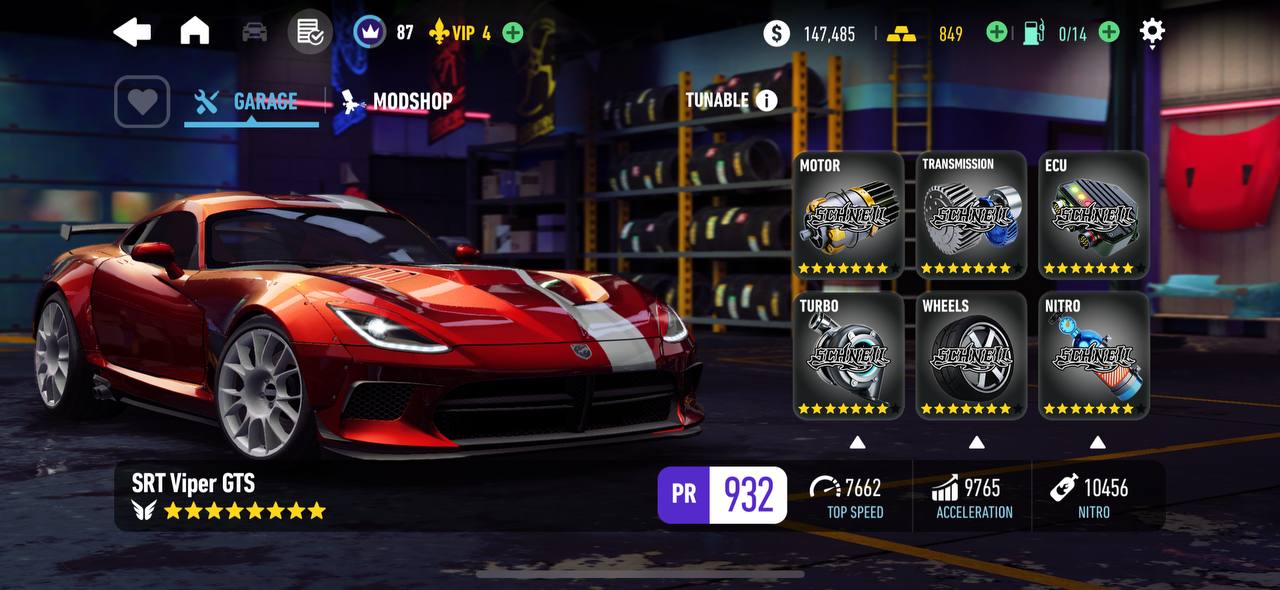This screenshot has height=590, width=1280.
Task: Select the Transmission upgrade part
Action: tap(971, 214)
